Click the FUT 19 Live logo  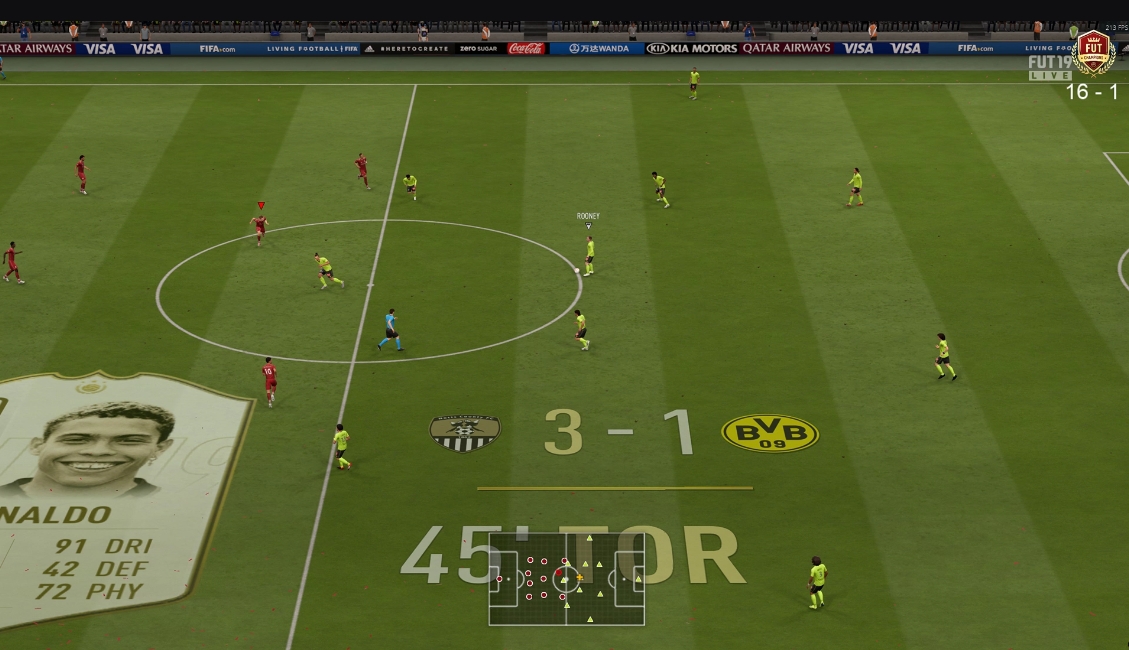coord(1049,68)
